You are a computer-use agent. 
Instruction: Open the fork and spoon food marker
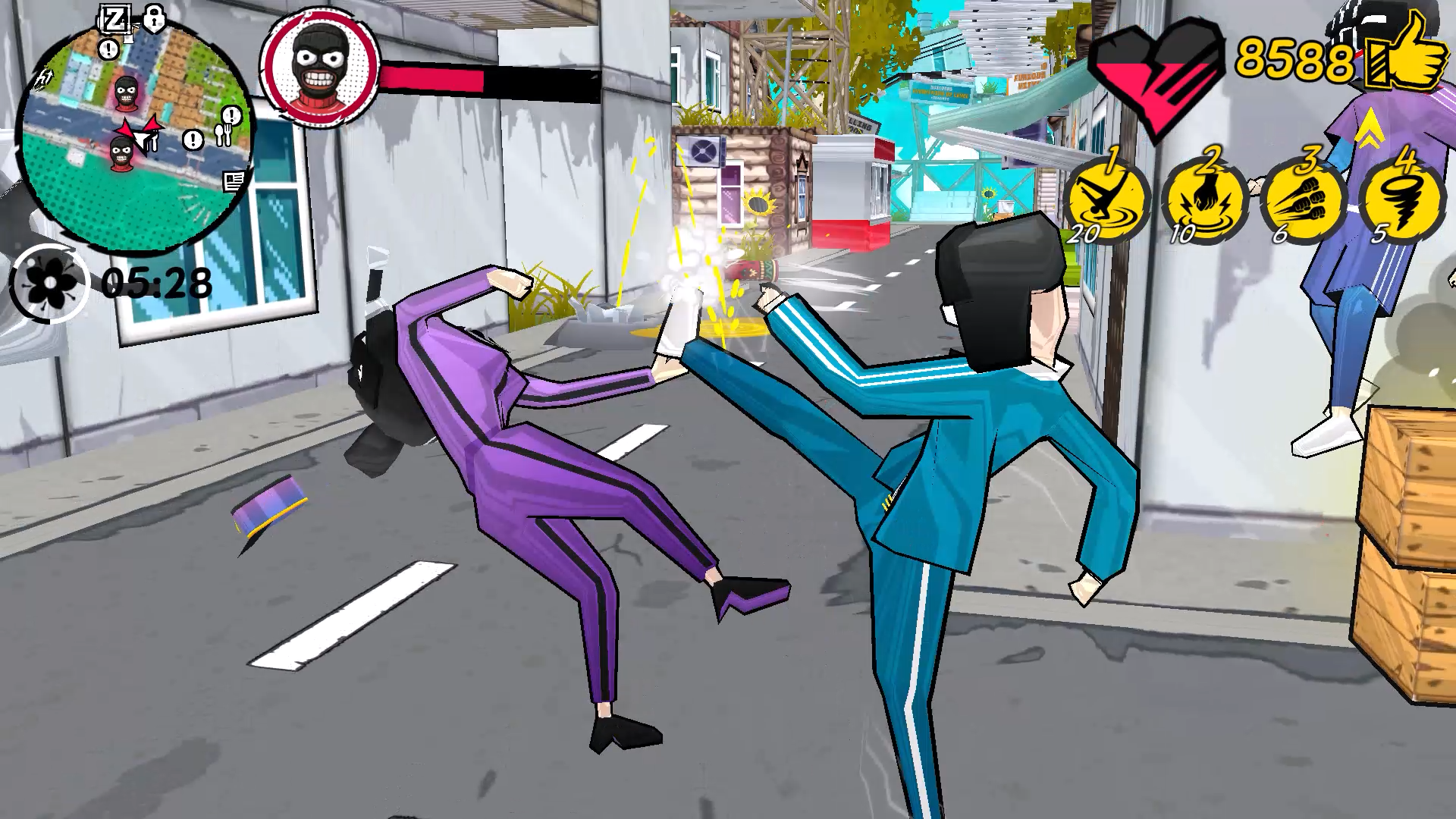[223, 134]
